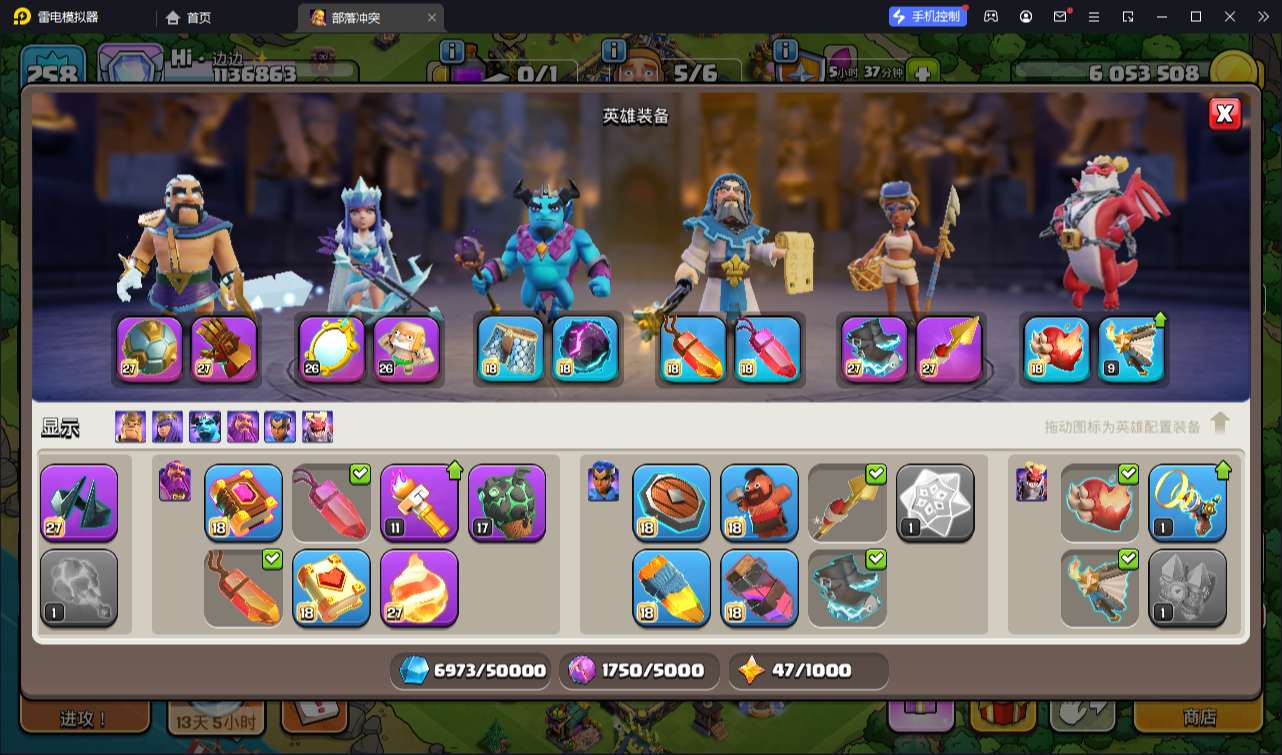Select the Royal Champion's spear equipment slot
Screen dimensions: 1282x755
(x=949, y=349)
